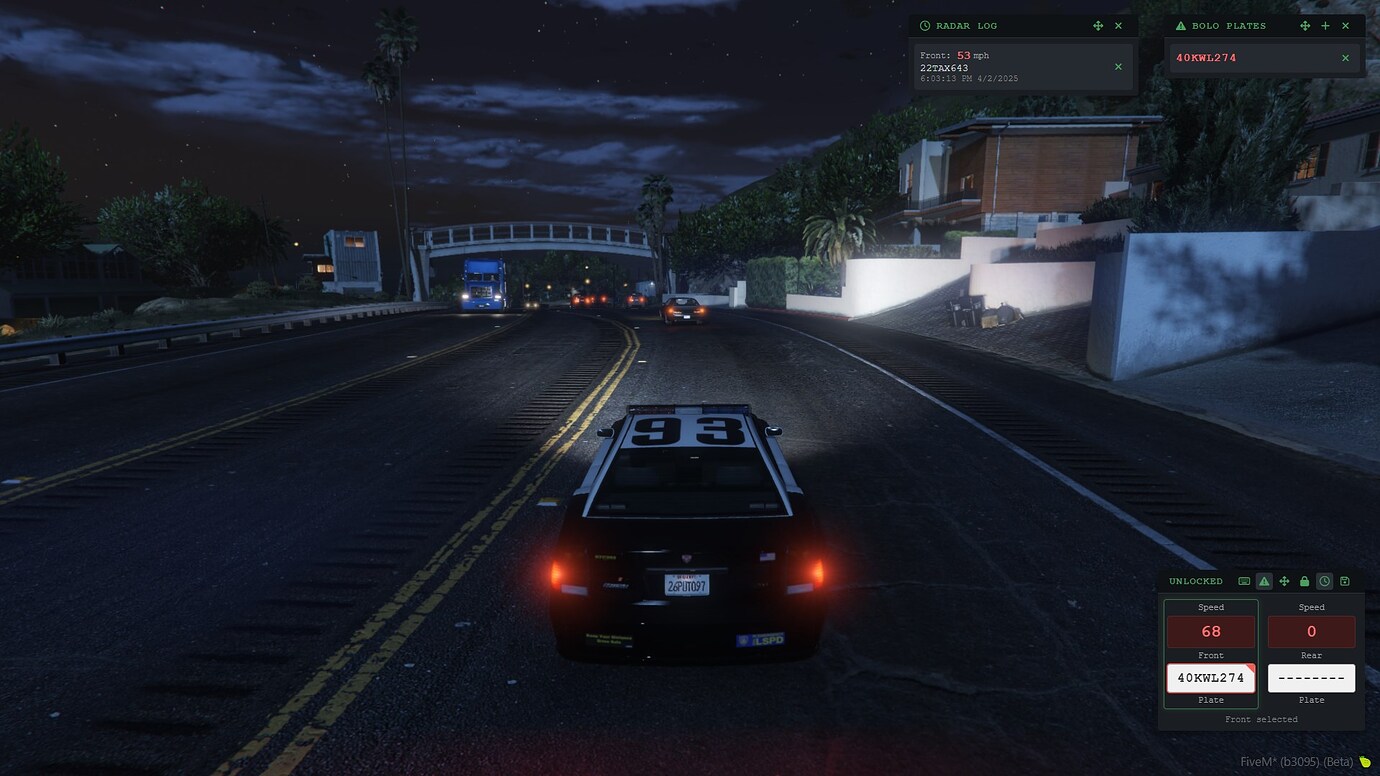Close the Radar Log panel
Screen dimensions: 1380x776
[1118, 25]
